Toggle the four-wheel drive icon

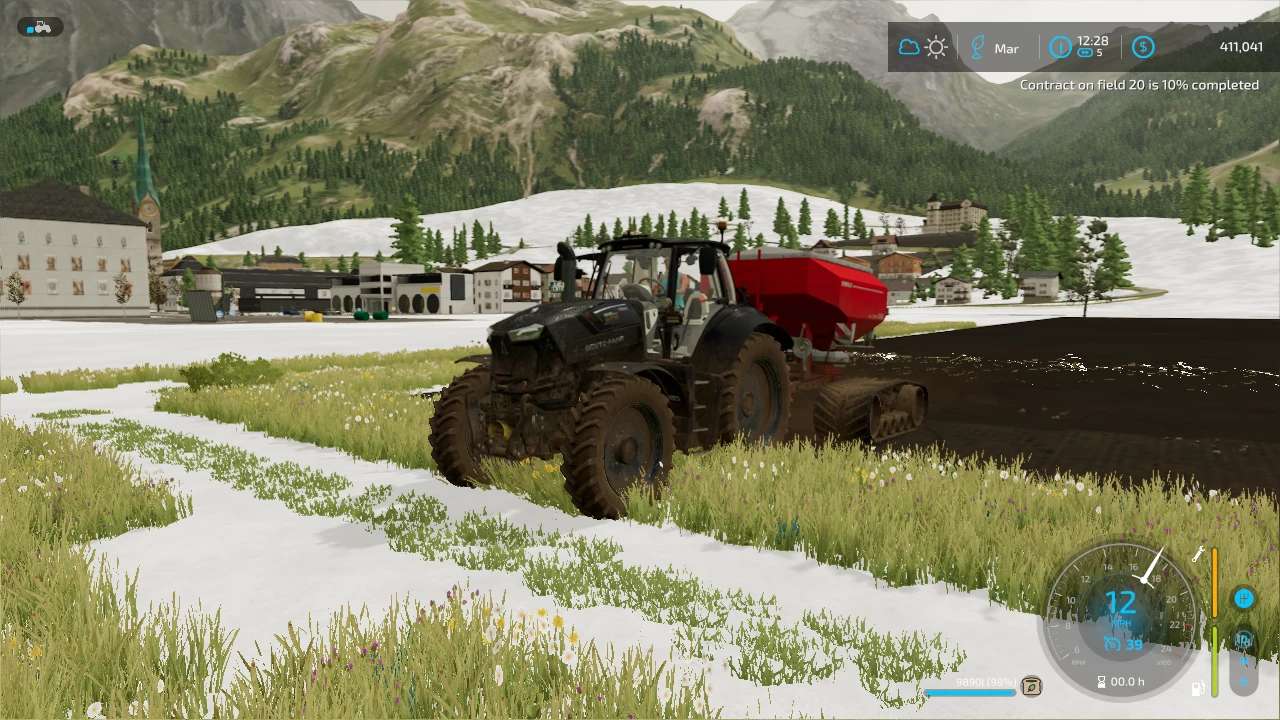tap(1244, 640)
